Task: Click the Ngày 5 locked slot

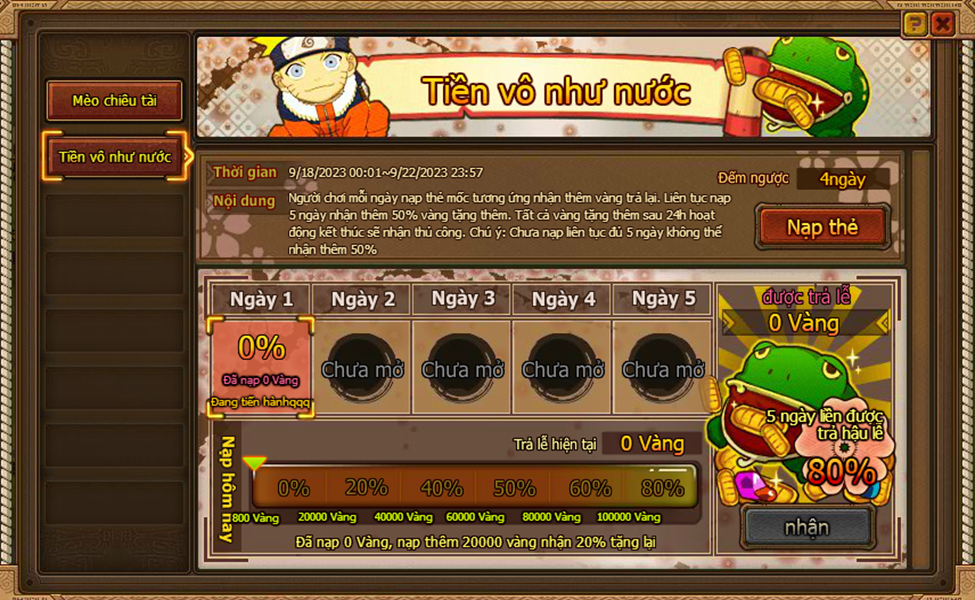Action: pos(663,367)
